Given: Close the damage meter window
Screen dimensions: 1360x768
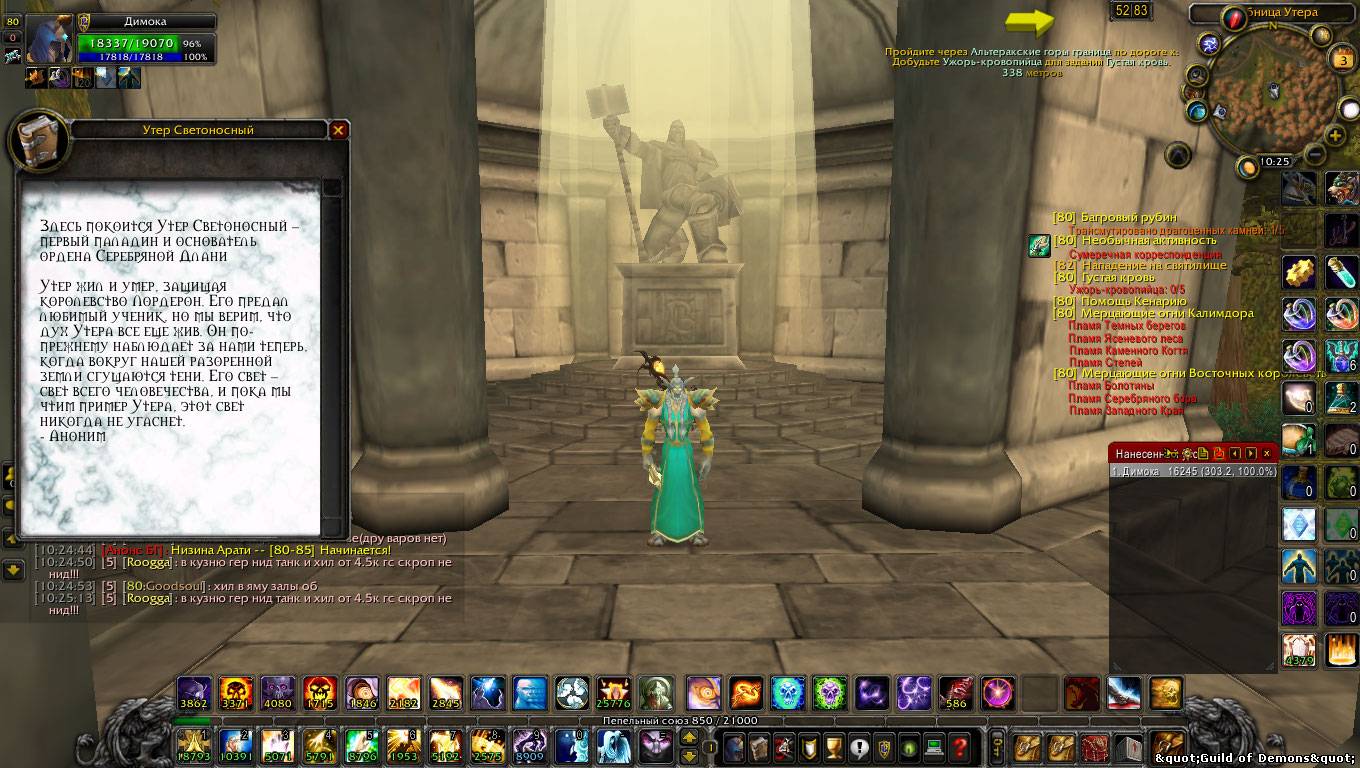Looking at the screenshot, I should [1266, 453].
